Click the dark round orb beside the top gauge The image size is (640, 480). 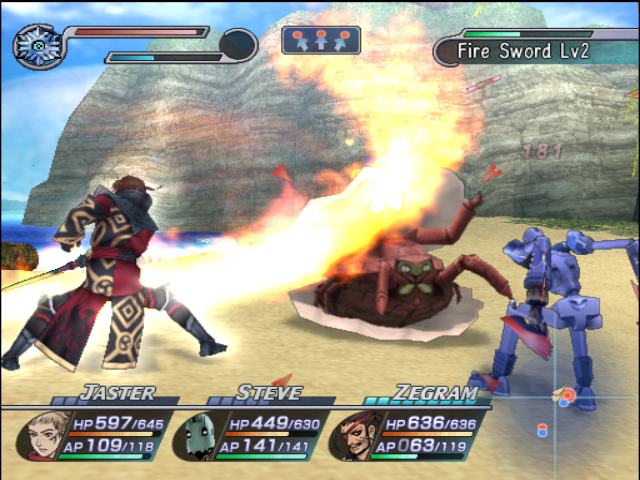(238, 44)
